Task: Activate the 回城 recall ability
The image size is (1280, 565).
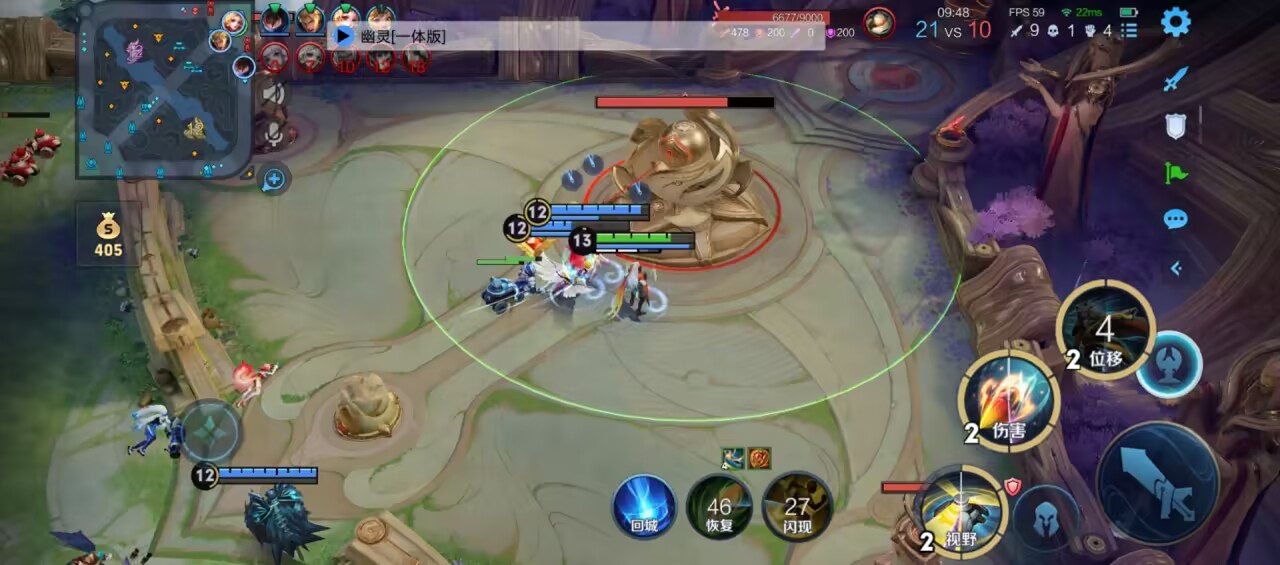Action: (644, 505)
